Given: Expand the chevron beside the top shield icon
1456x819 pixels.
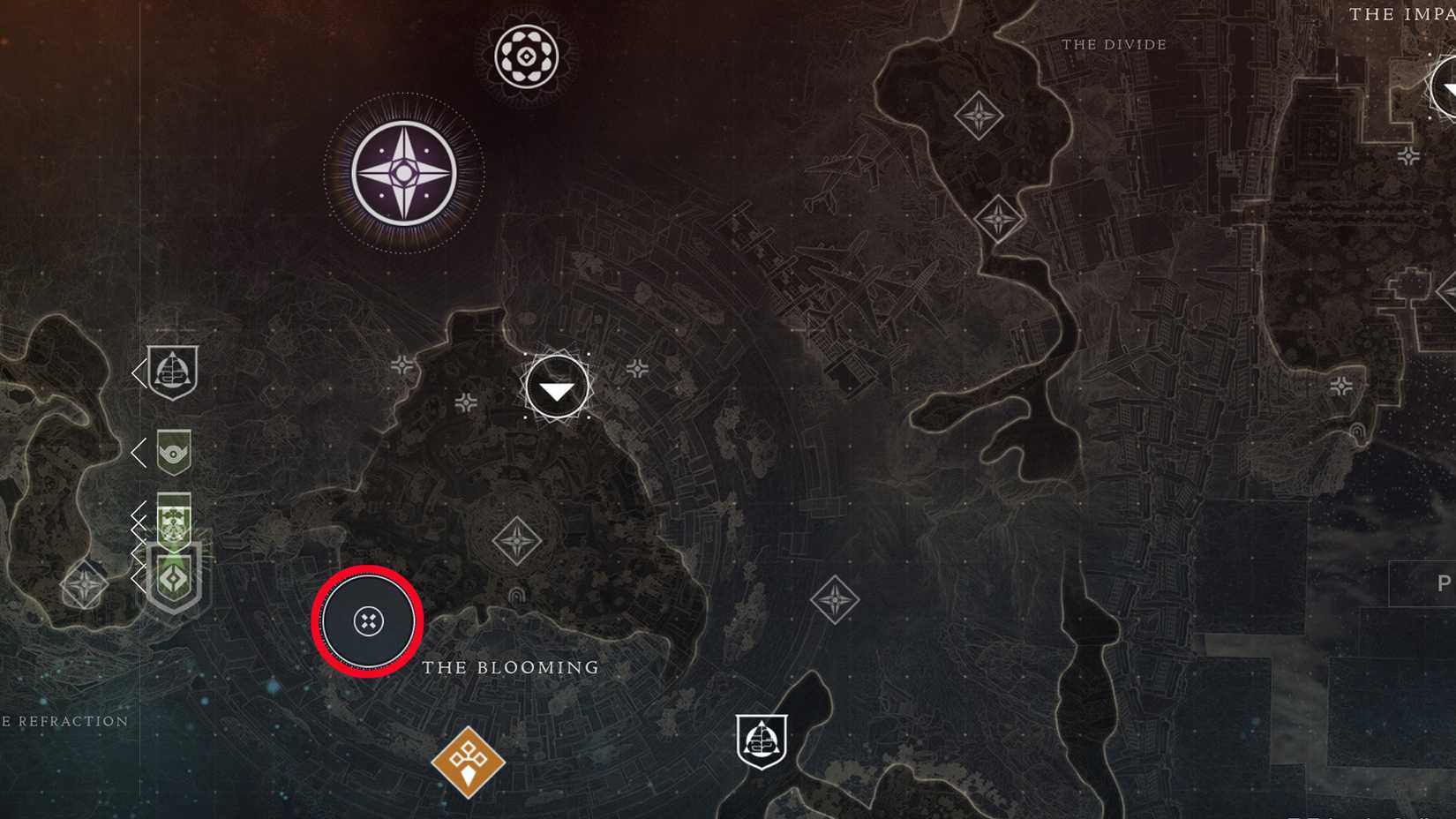Looking at the screenshot, I should tap(139, 372).
